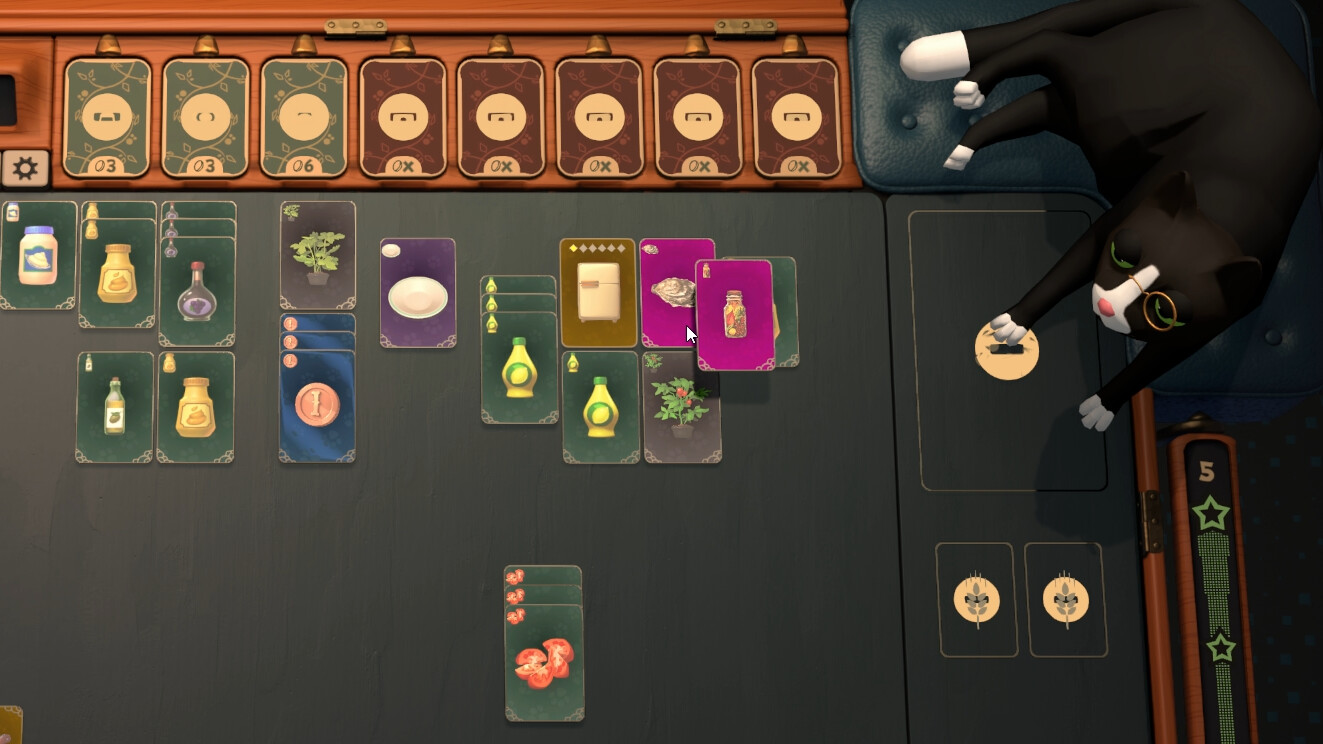Click the pink pickle jar card
This screenshot has height=744, width=1323.
(x=735, y=310)
